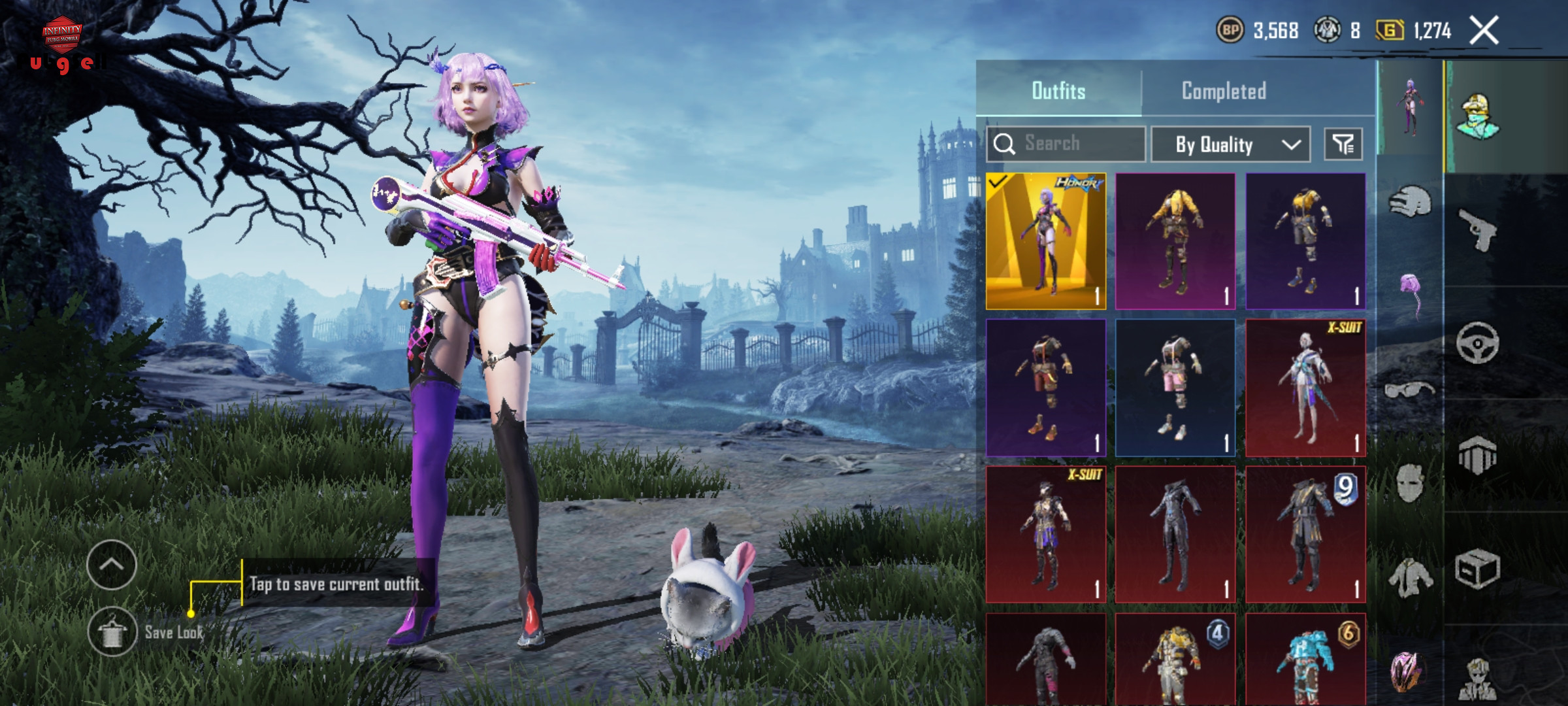Click the outfit Search field
Viewport: 1568px width, 706px height.
pyautogui.click(x=1066, y=144)
